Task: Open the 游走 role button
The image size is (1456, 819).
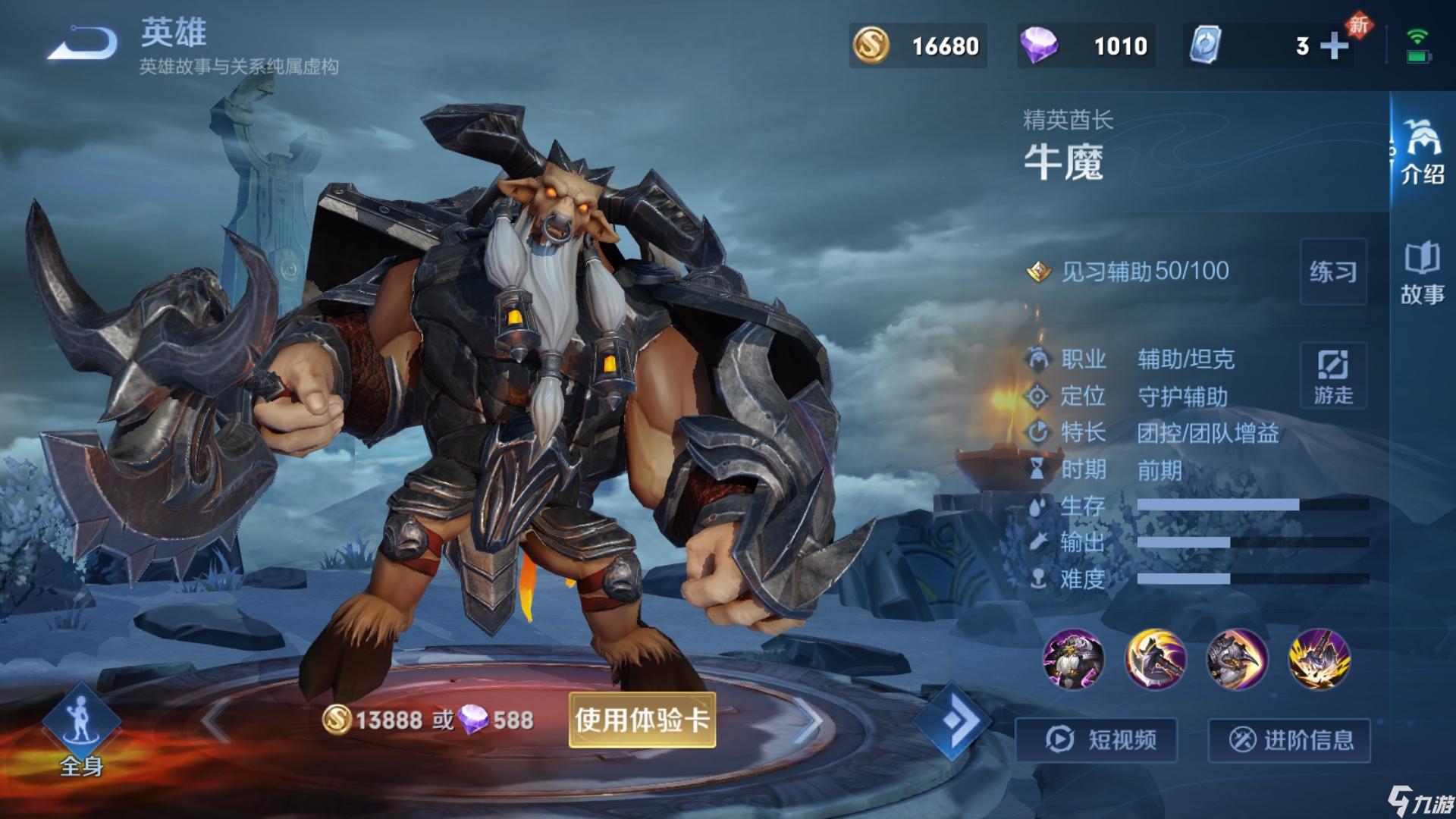Action: [1333, 376]
